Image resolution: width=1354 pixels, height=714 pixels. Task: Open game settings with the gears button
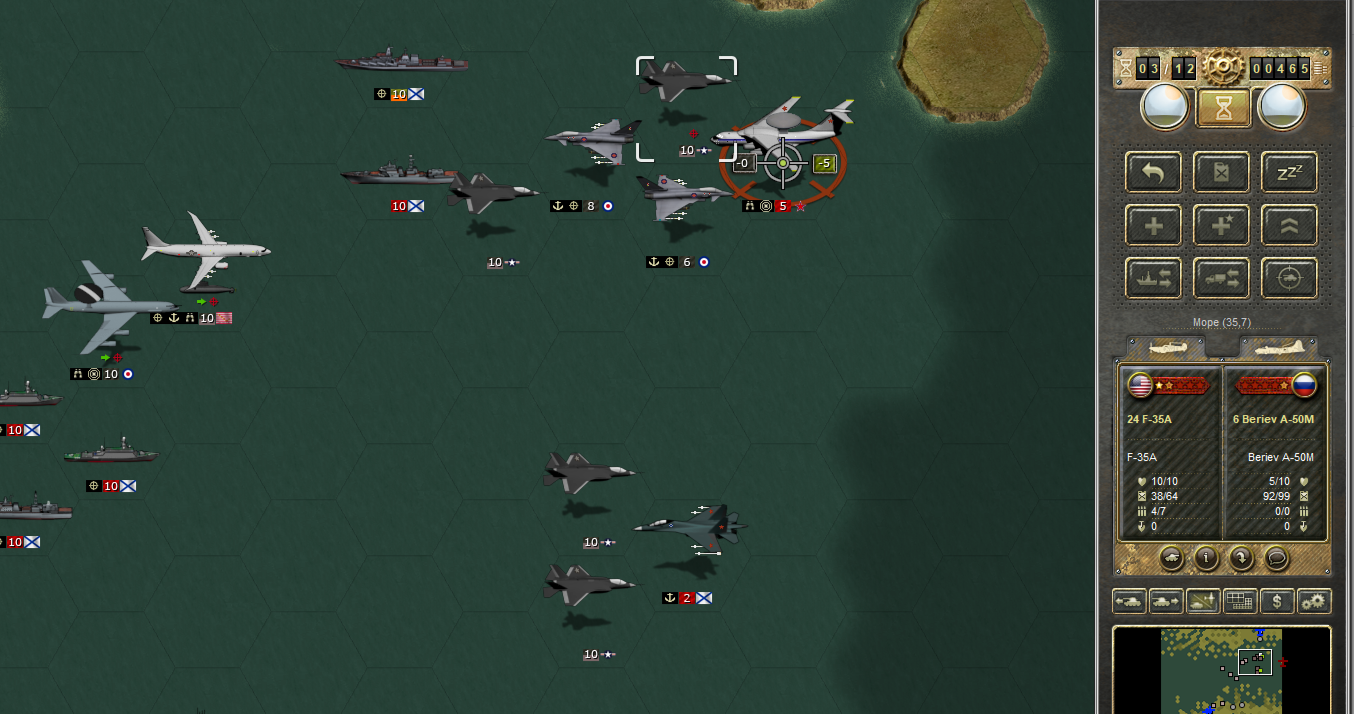[1313, 601]
